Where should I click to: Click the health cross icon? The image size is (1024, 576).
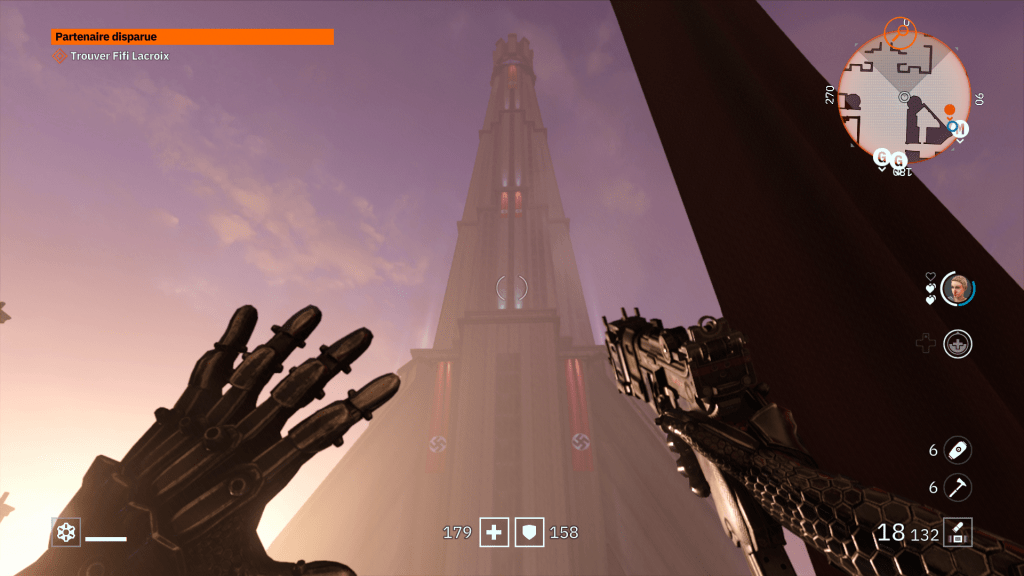[x=494, y=532]
